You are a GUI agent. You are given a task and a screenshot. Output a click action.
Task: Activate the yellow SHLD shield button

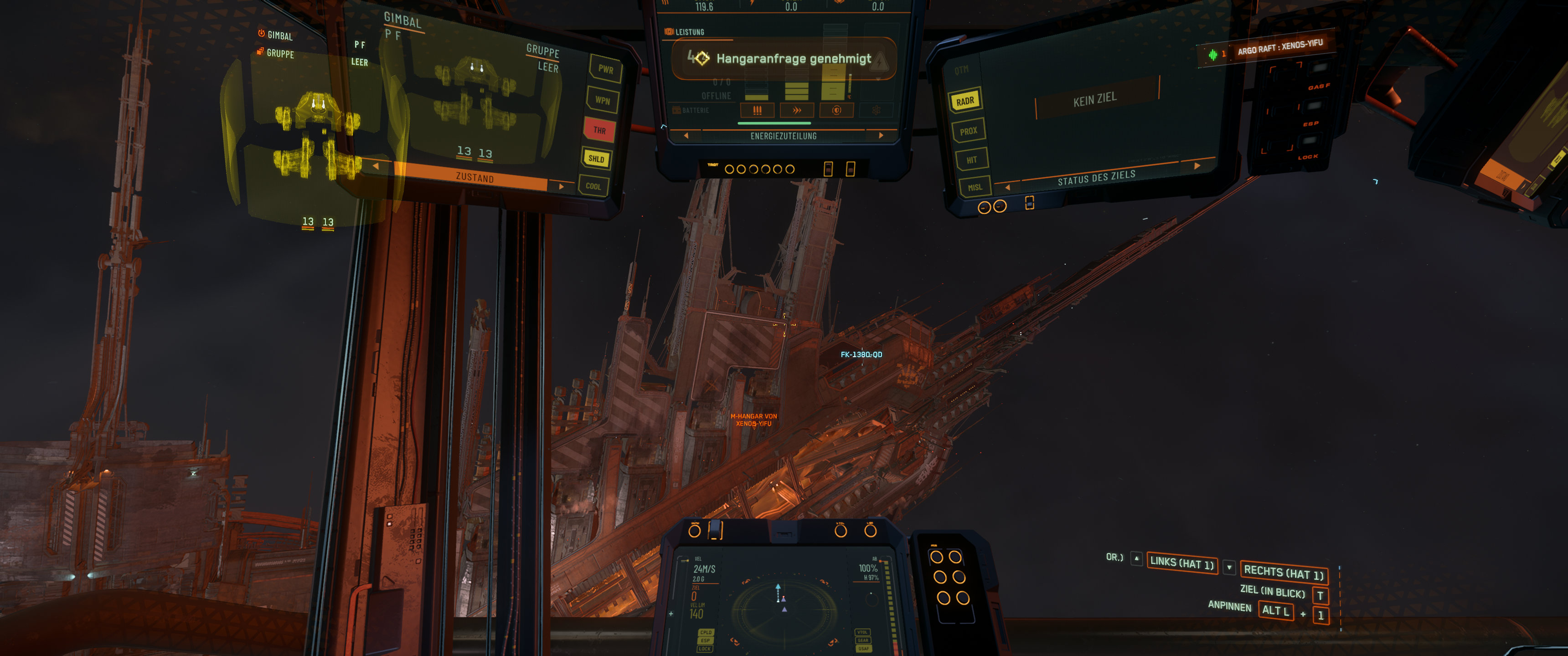(597, 159)
